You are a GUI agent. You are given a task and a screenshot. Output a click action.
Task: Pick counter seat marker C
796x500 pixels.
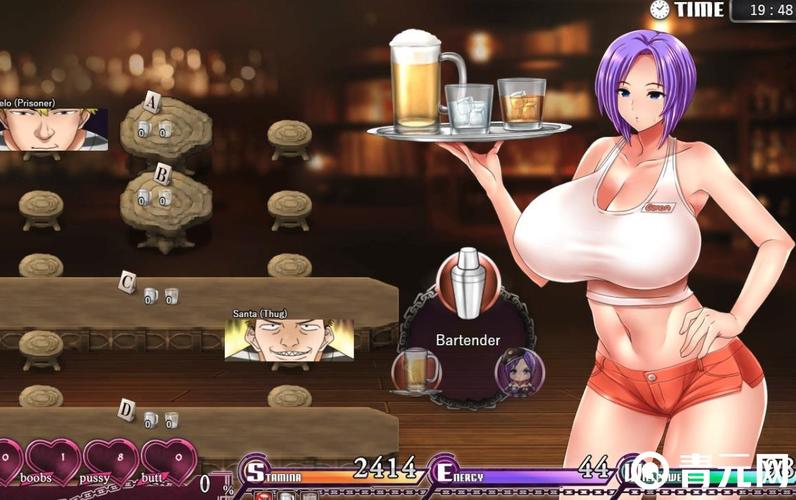pos(127,281)
